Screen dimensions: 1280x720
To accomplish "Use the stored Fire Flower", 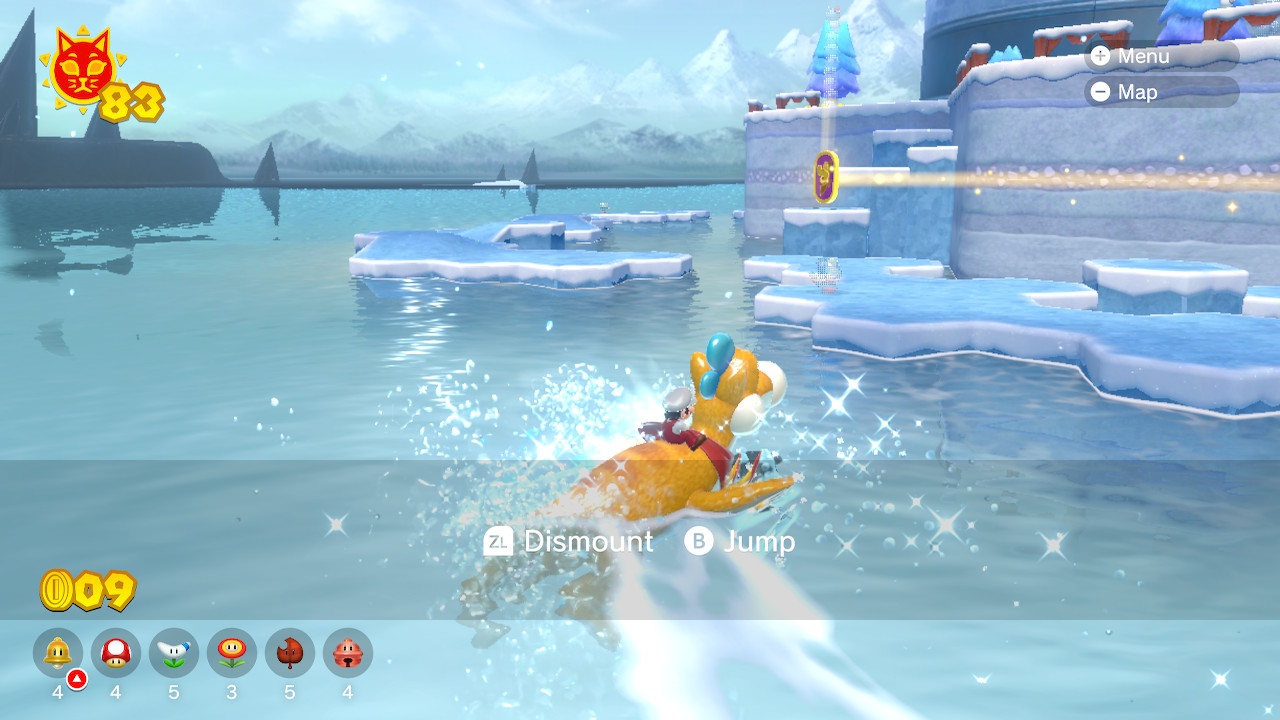I will [x=232, y=653].
